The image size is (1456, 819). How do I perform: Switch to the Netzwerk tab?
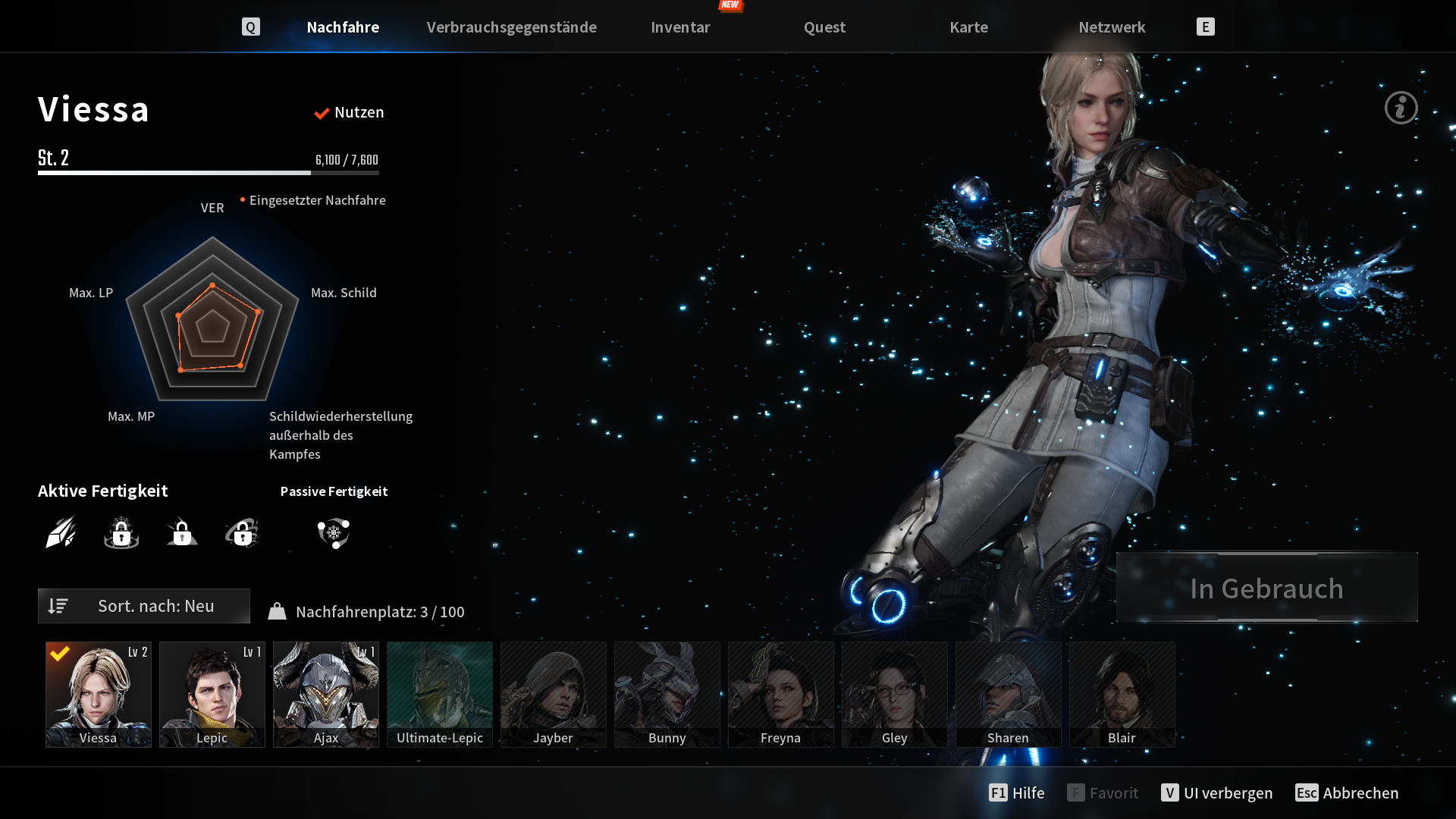click(1112, 27)
